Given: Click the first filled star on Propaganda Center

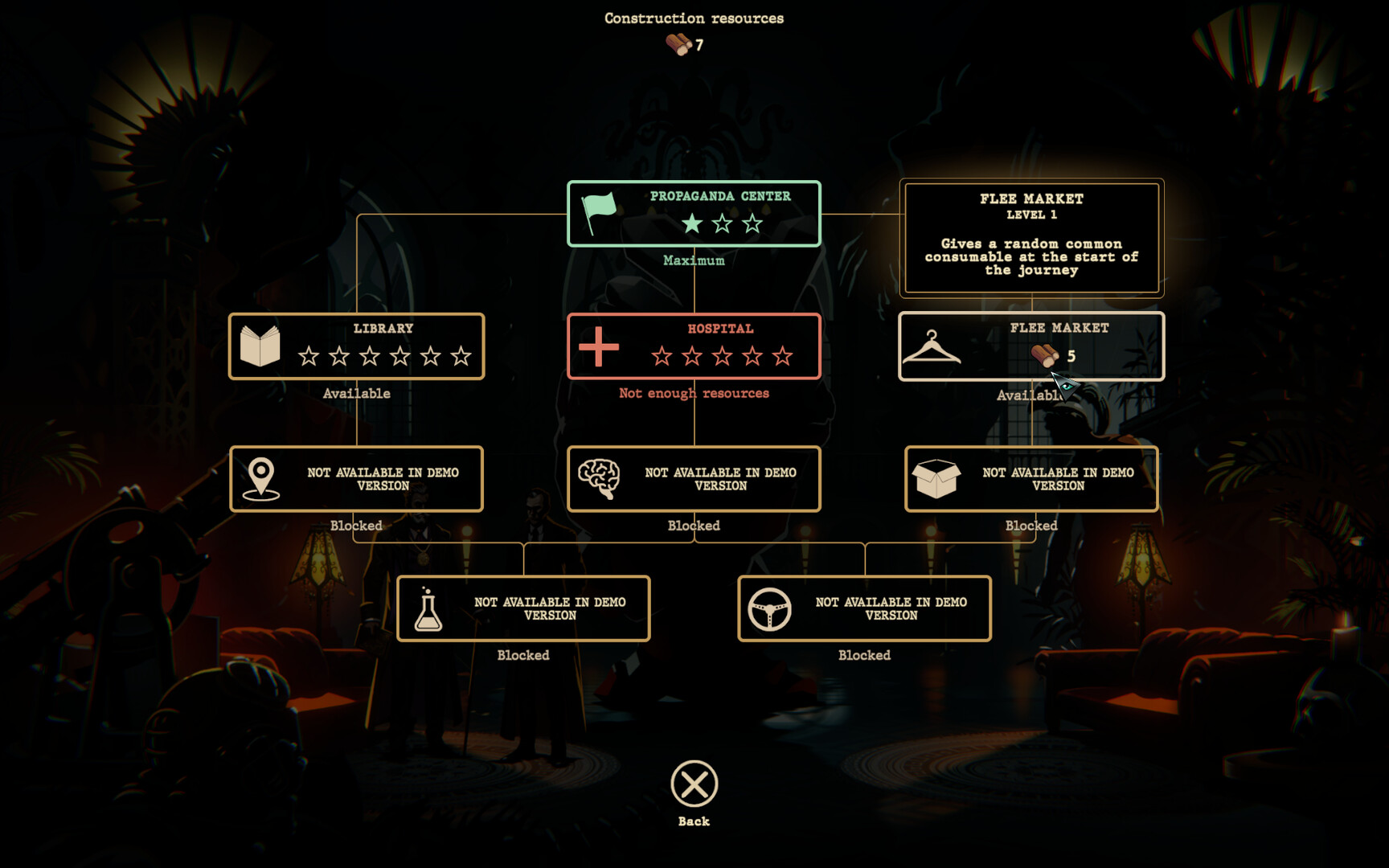Looking at the screenshot, I should 690,225.
